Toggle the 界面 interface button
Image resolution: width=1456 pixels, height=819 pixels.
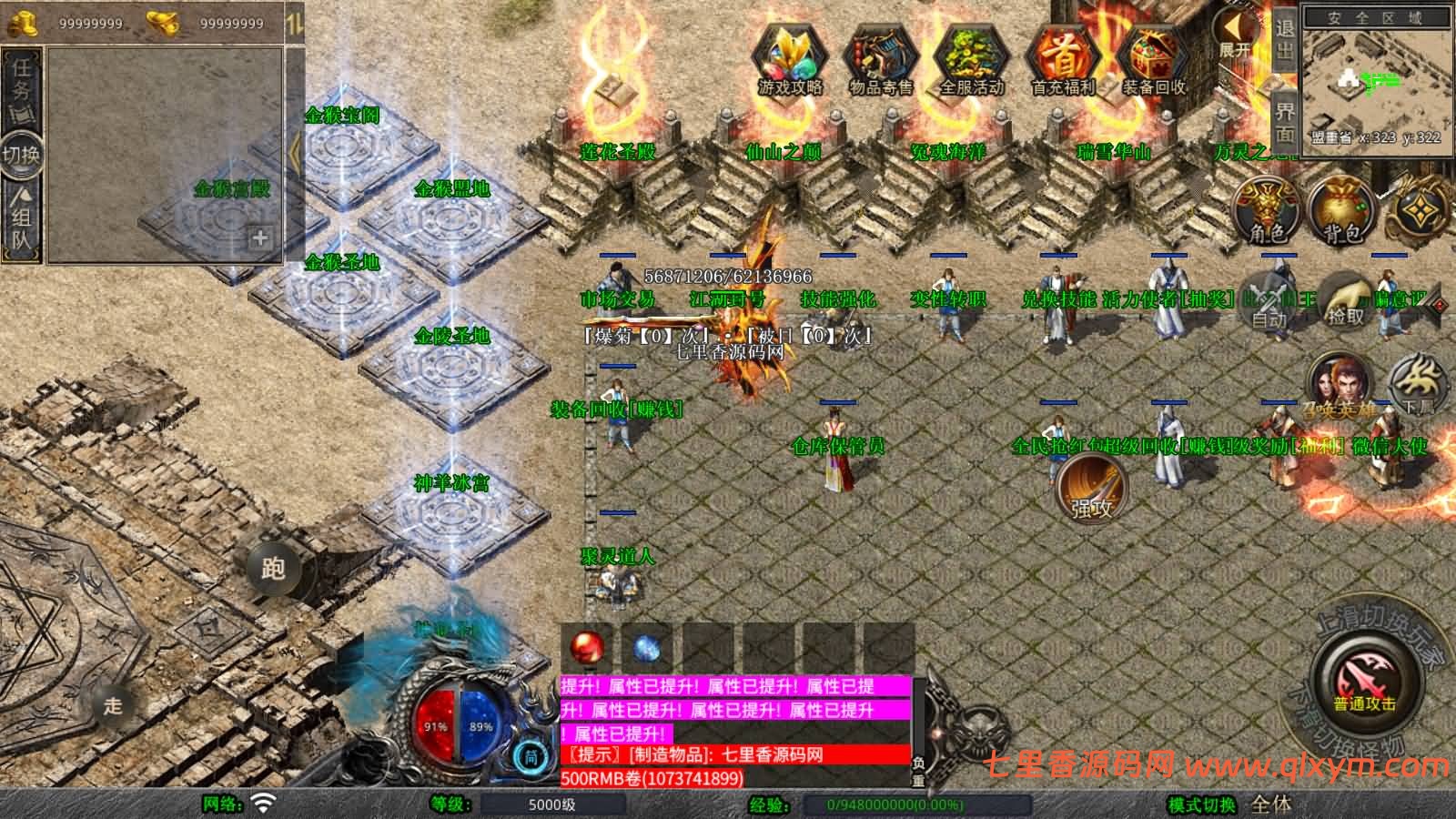click(1284, 123)
